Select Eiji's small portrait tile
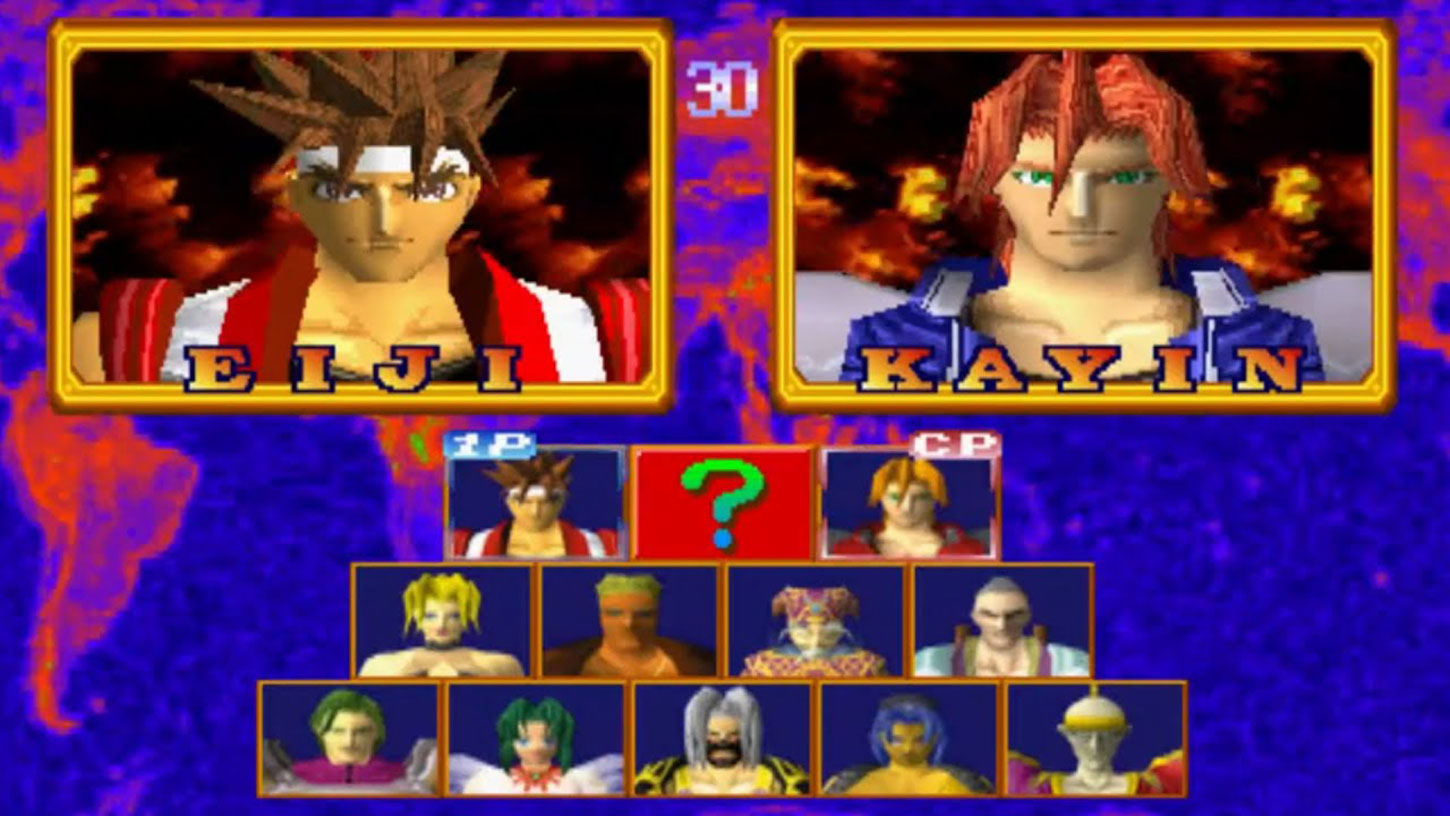 535,504
